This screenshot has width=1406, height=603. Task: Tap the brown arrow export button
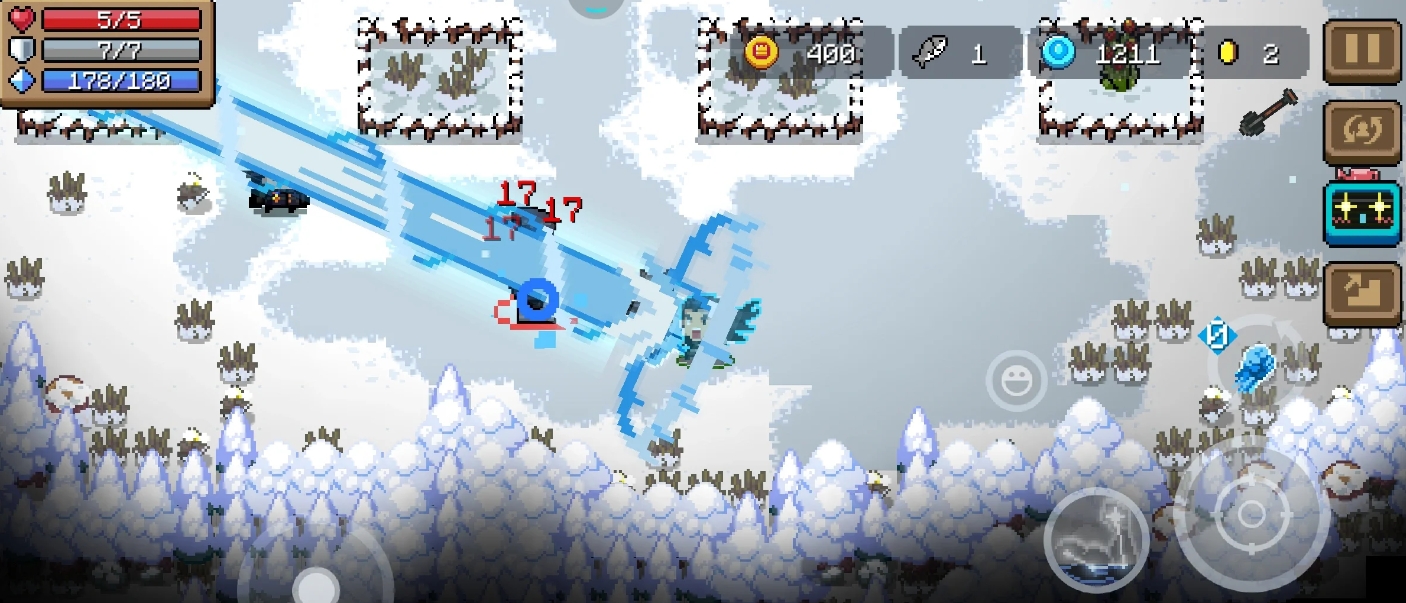tap(1361, 293)
